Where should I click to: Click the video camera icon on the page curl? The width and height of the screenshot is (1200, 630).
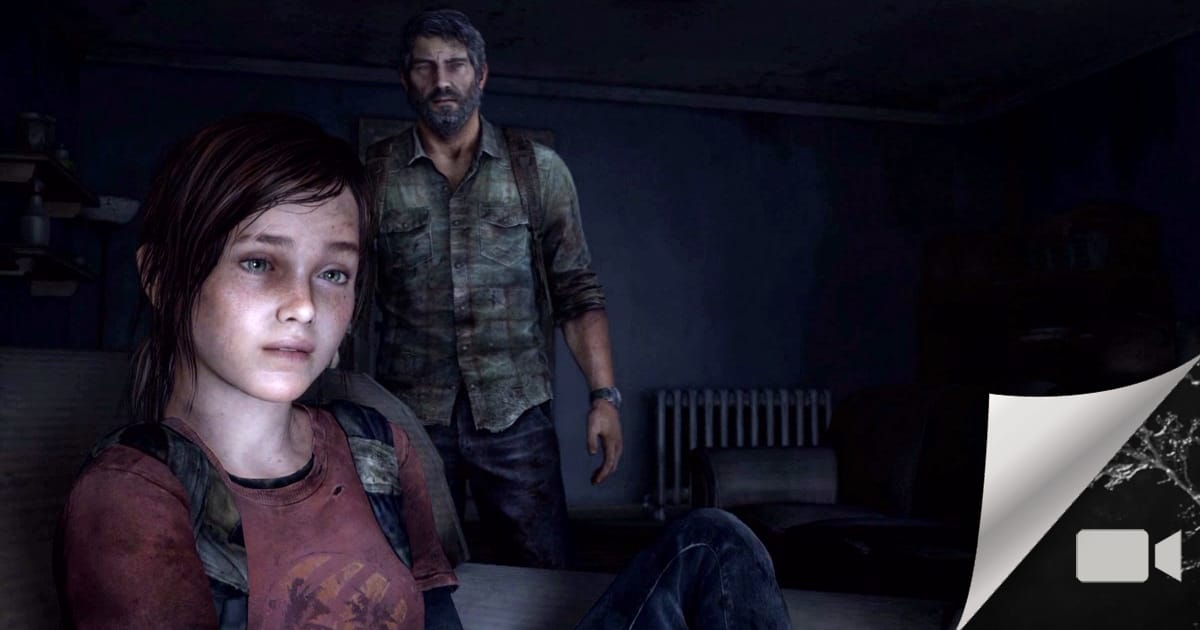tap(1129, 555)
